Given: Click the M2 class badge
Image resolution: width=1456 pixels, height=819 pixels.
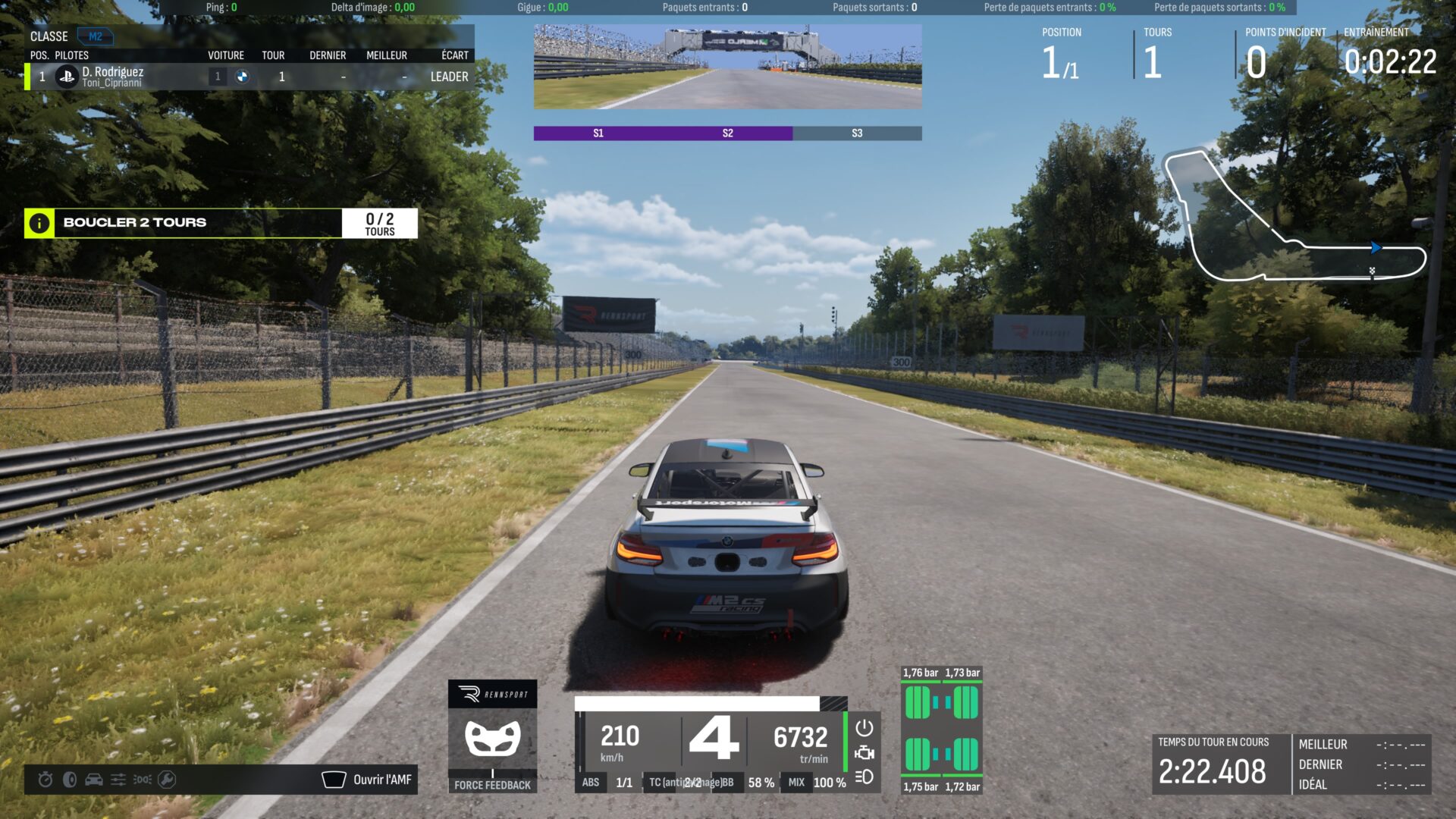Looking at the screenshot, I should [96, 36].
